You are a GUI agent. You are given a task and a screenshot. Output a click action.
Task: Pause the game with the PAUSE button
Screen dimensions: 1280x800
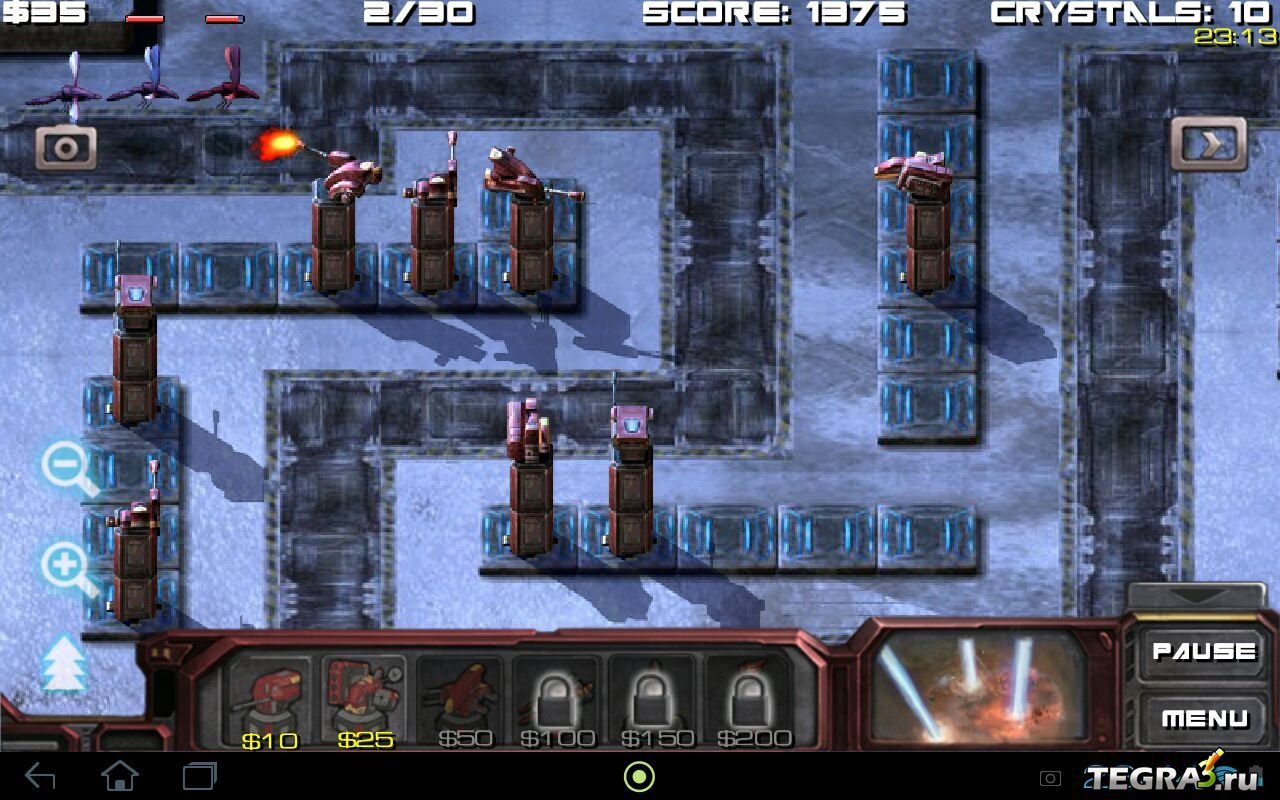1203,652
